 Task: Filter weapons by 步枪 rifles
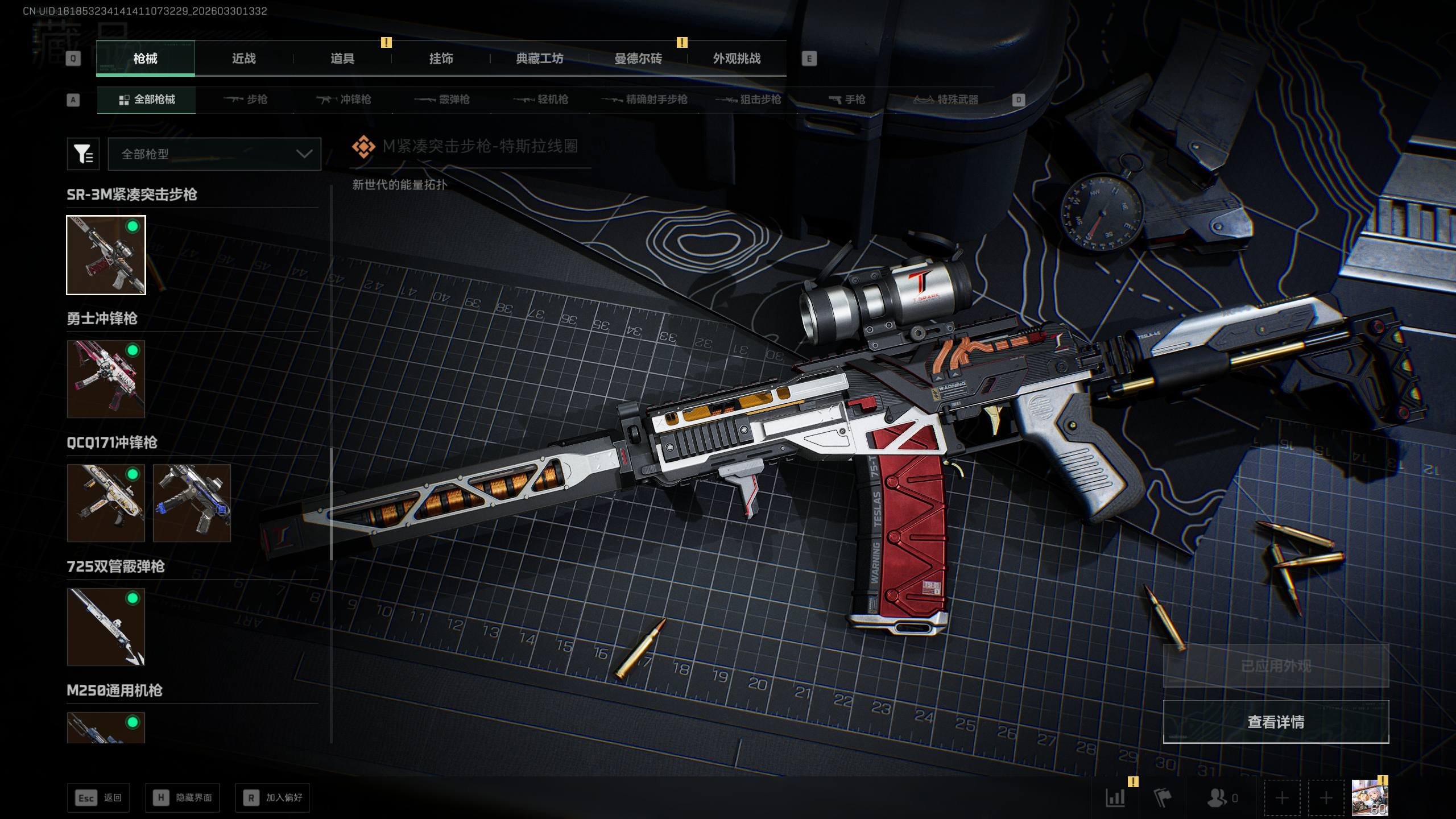[246, 100]
